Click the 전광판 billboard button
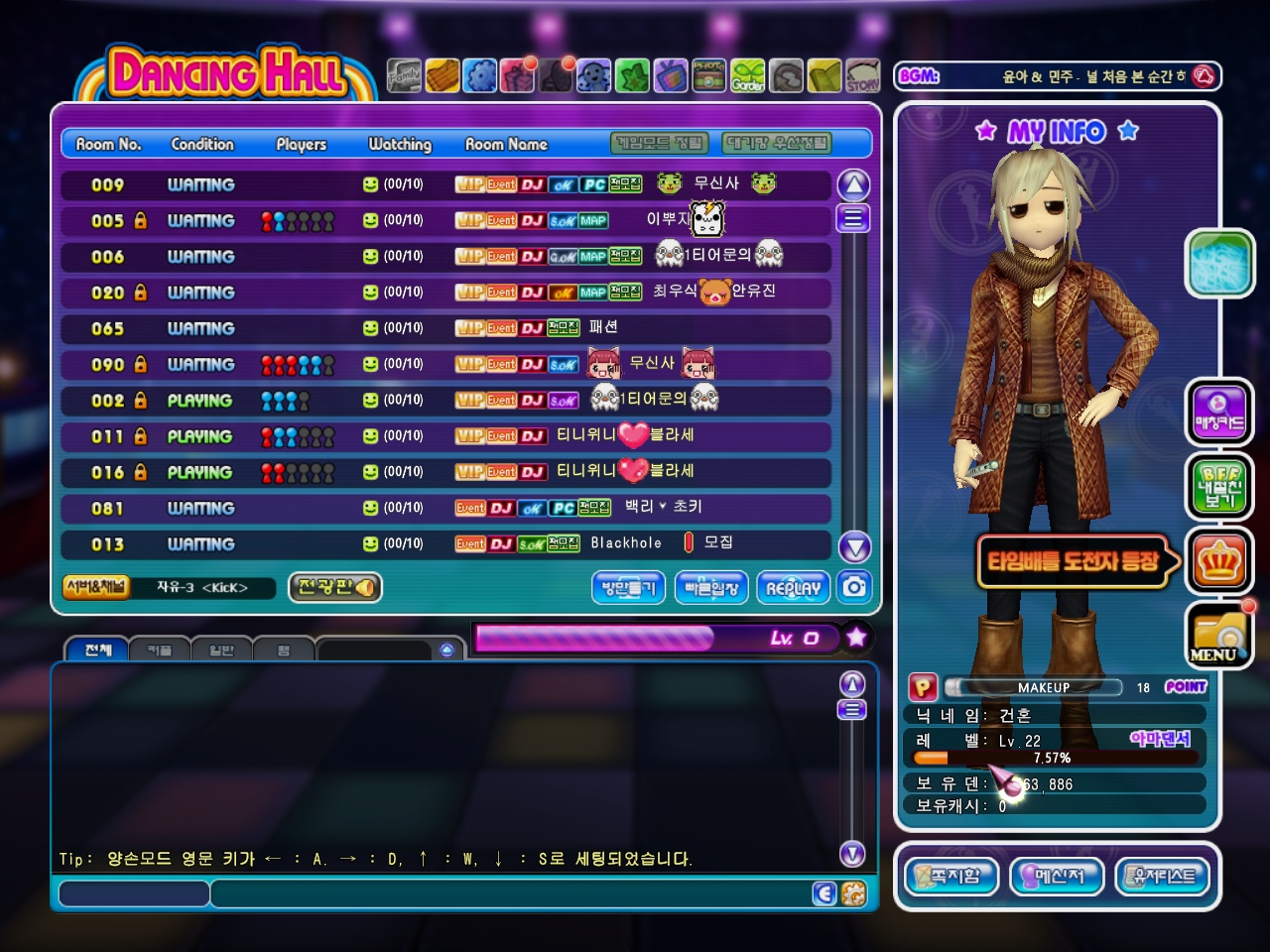 click(335, 587)
